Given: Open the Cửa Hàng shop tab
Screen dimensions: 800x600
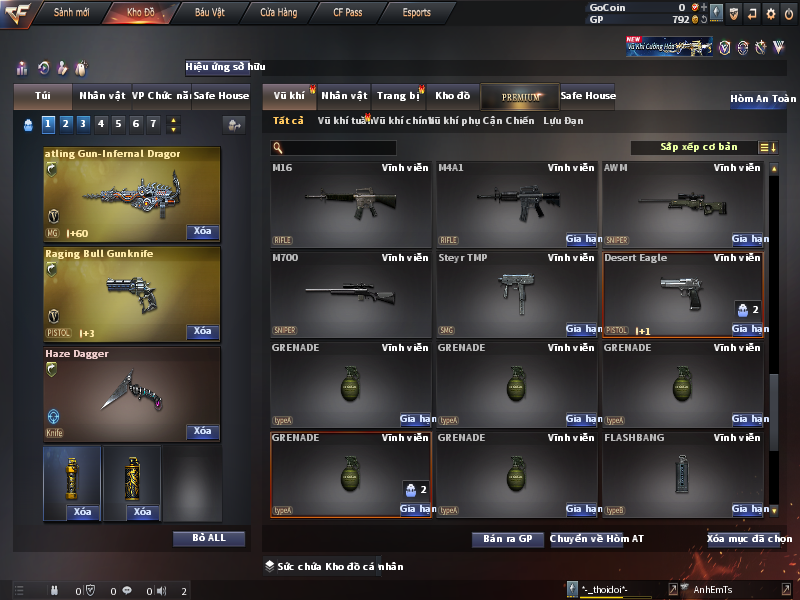Looking at the screenshot, I should pyautogui.click(x=278, y=13).
